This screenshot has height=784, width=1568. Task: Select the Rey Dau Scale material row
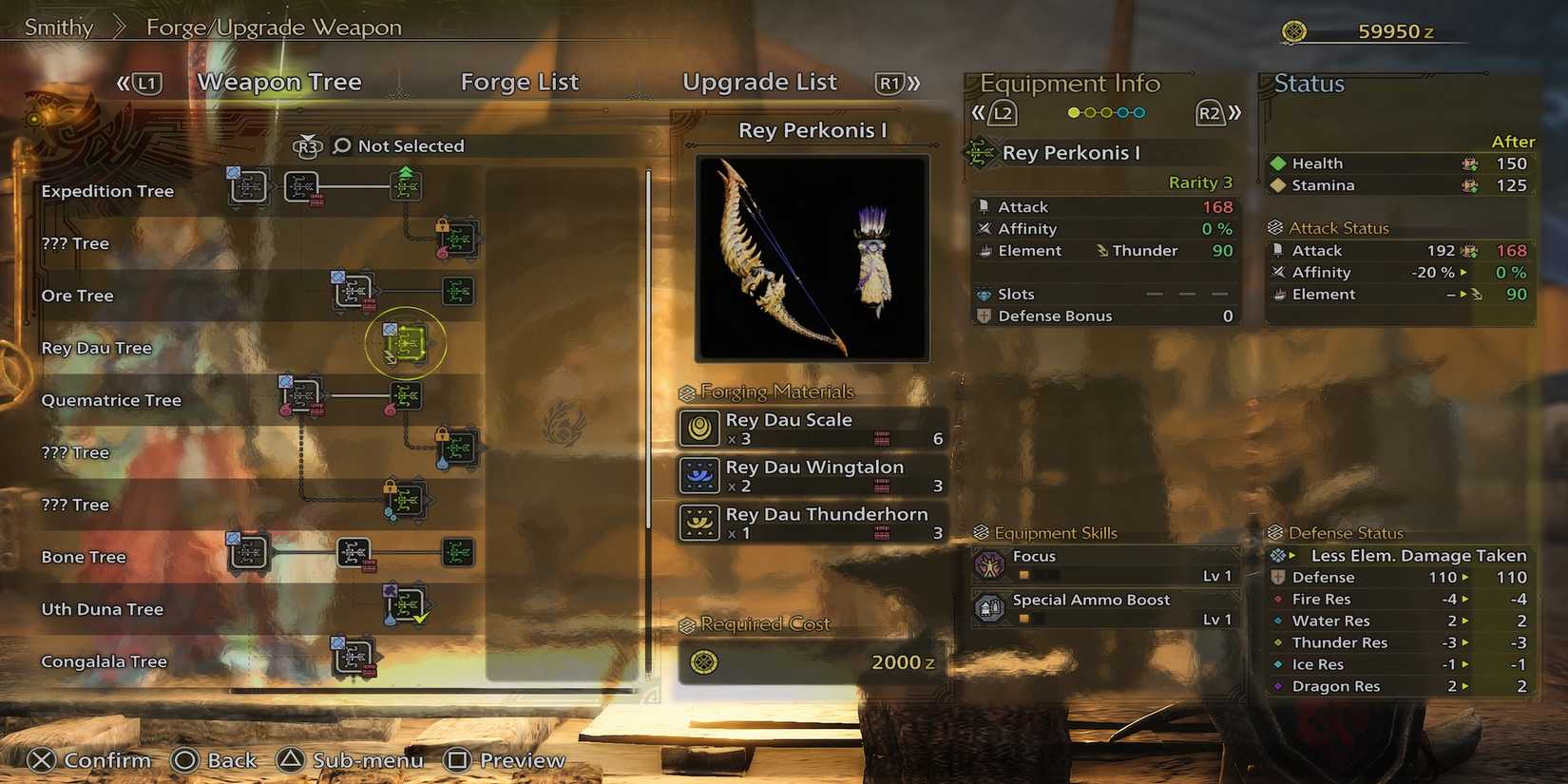point(813,429)
